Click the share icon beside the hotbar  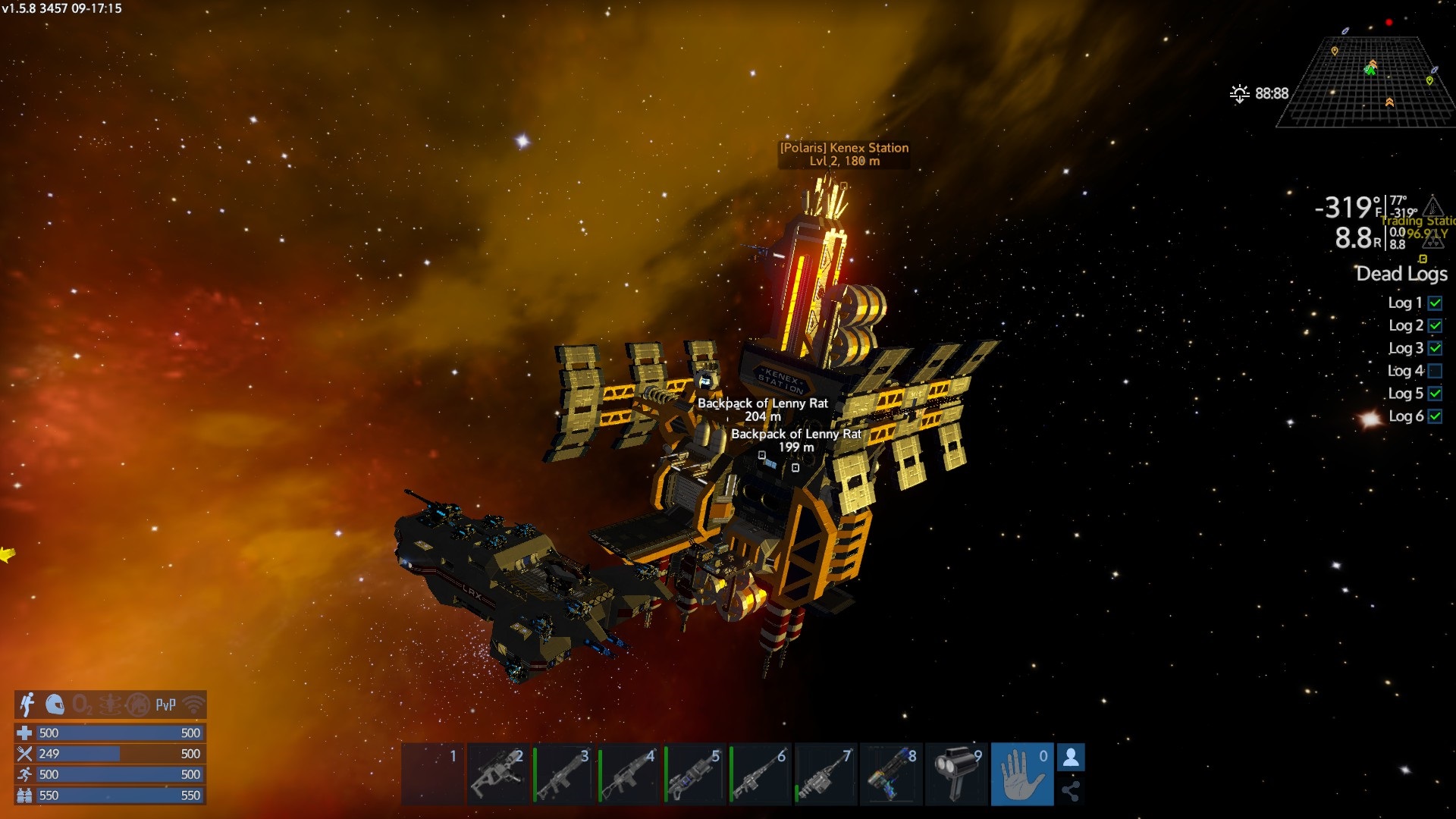pos(1071,791)
